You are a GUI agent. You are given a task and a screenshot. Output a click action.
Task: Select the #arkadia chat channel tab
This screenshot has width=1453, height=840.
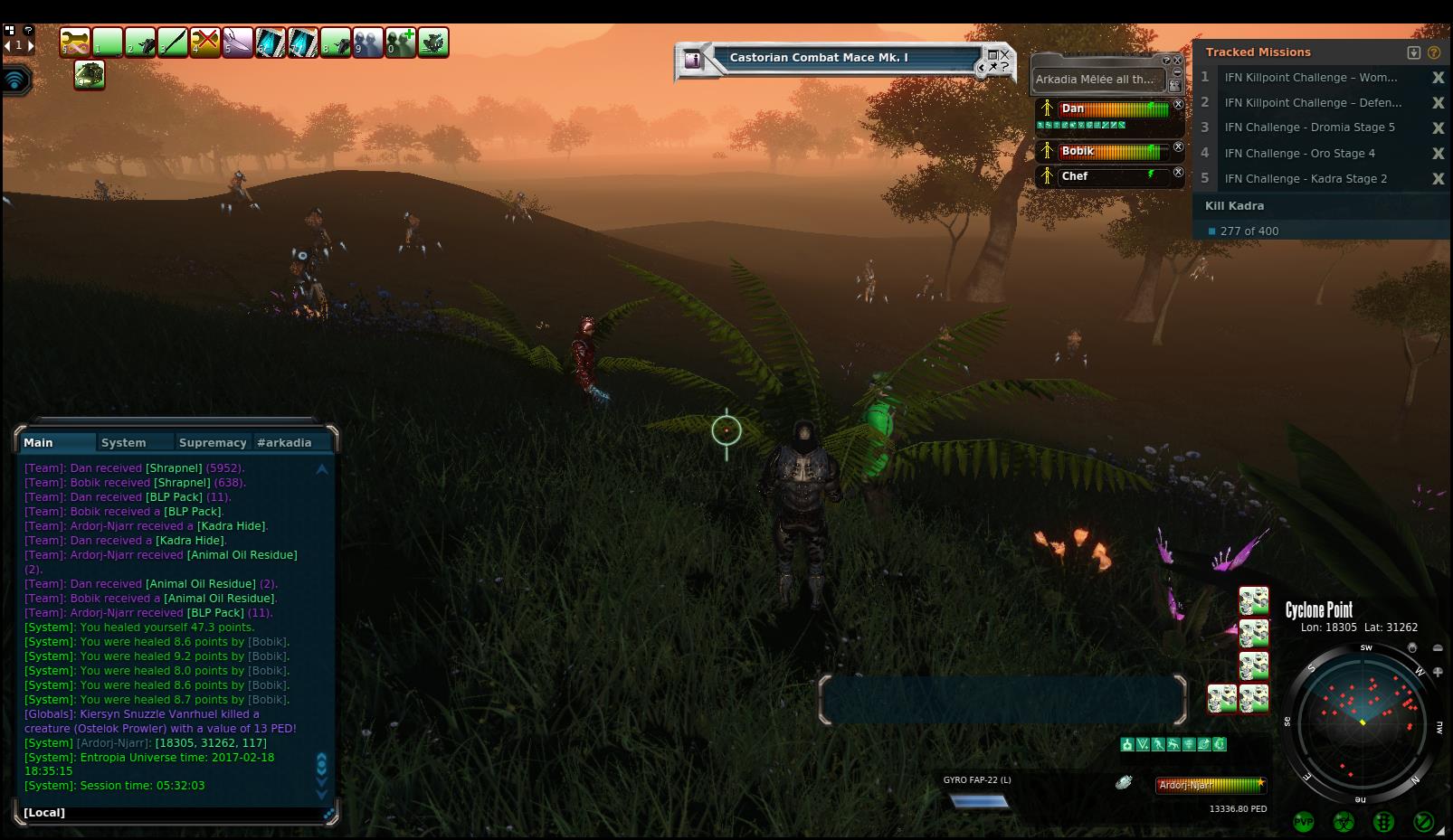(284, 442)
